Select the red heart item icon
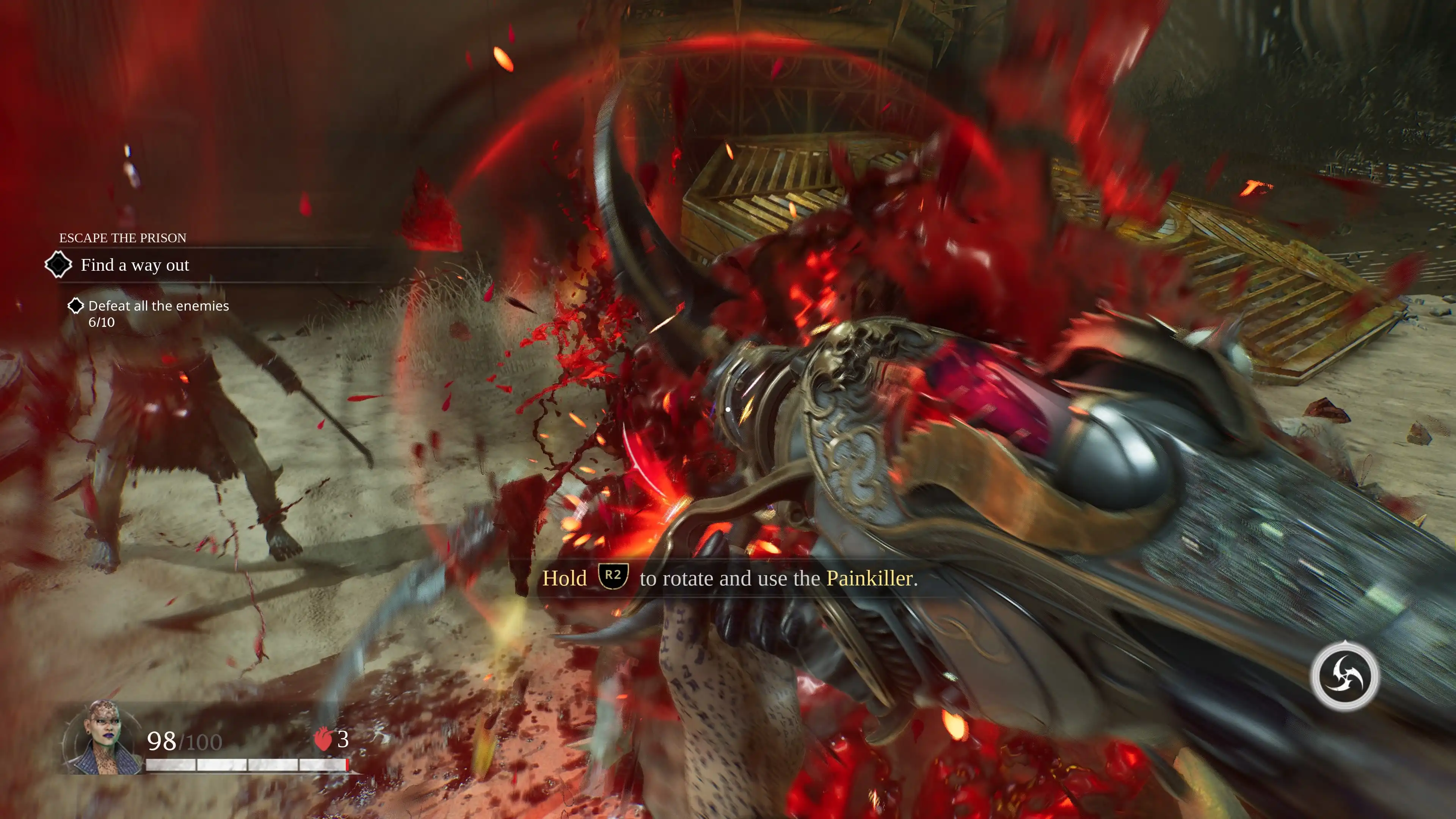This screenshot has width=1456, height=819. [323, 739]
